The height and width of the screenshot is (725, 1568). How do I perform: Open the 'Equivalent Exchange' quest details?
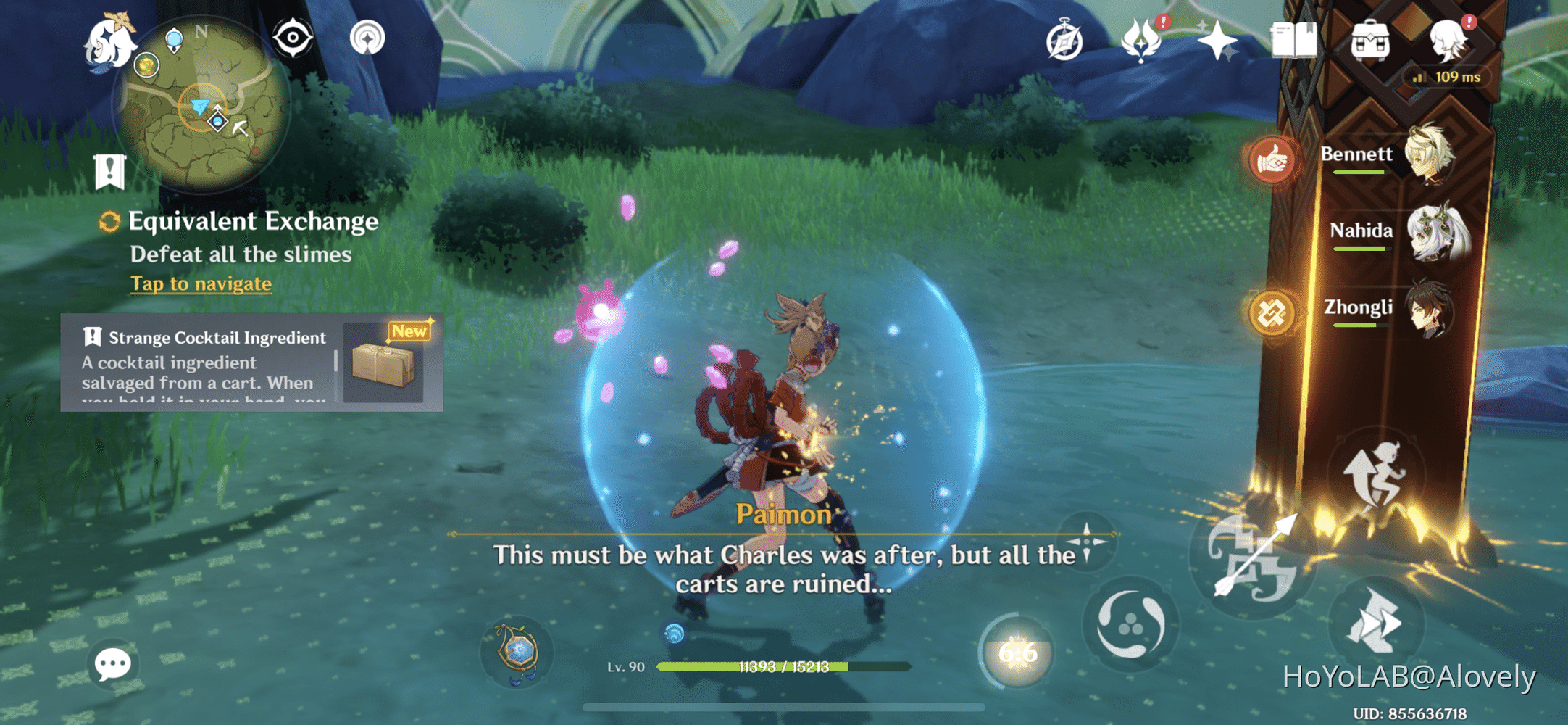[x=252, y=220]
